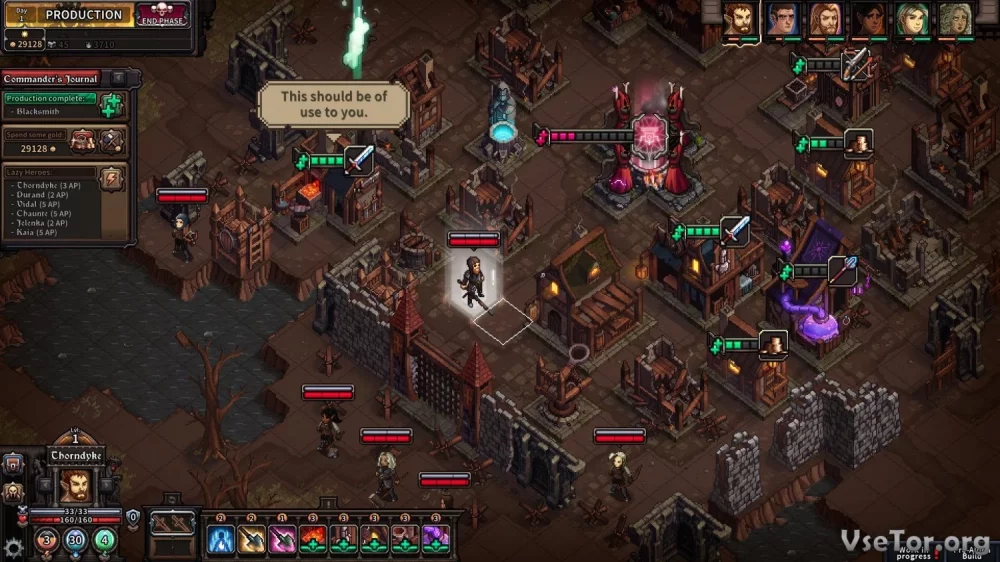
Task: Open the chest inventory button above the skull
Action: click(x=13, y=463)
